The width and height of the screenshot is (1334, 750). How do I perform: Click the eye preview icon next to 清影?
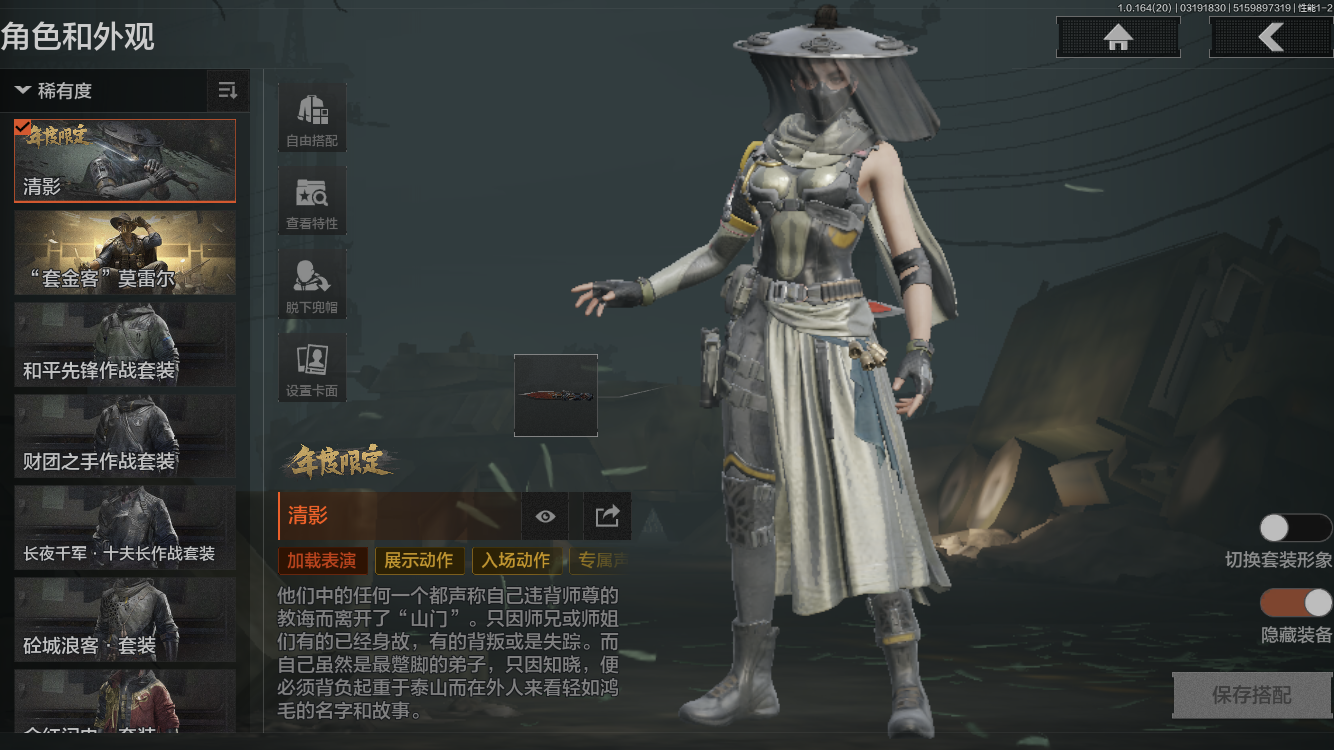tap(544, 516)
